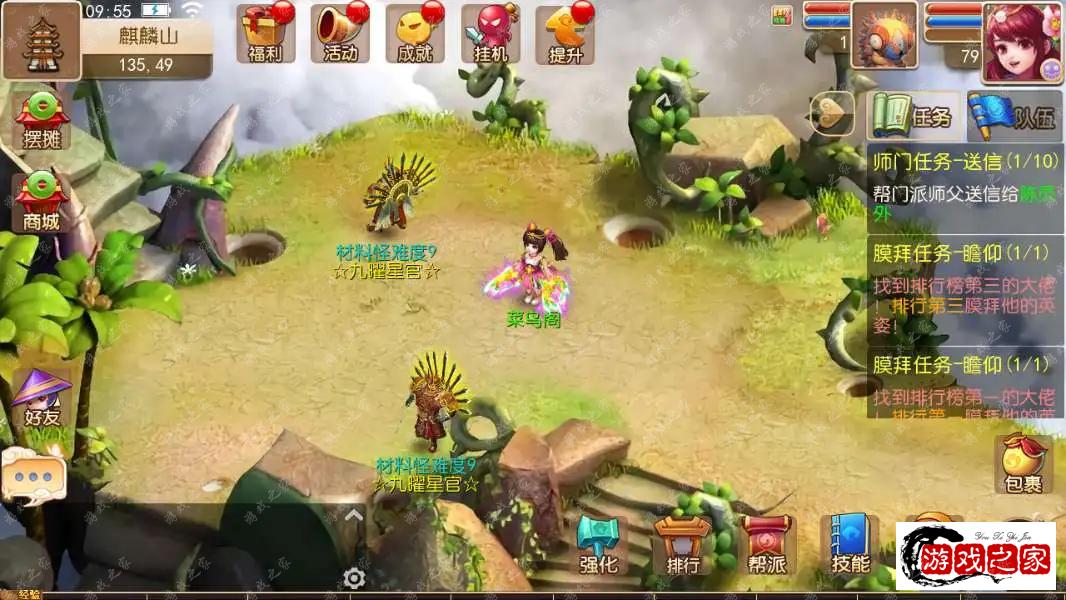1066x600 pixels.
Task: Open the 摆摊 stall market
Action: [x=42, y=122]
